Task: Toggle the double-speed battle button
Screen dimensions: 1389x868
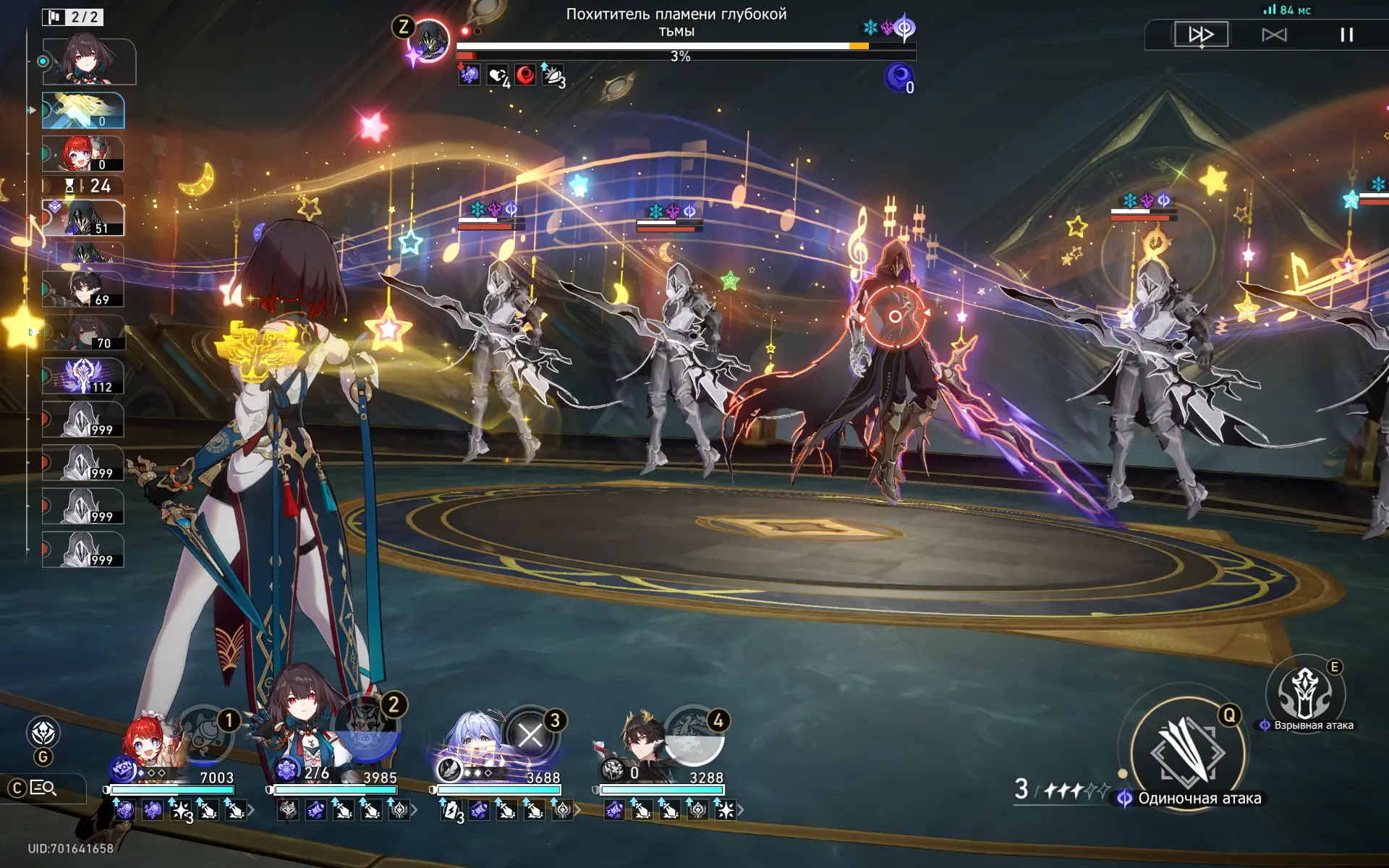Action: click(x=1201, y=35)
